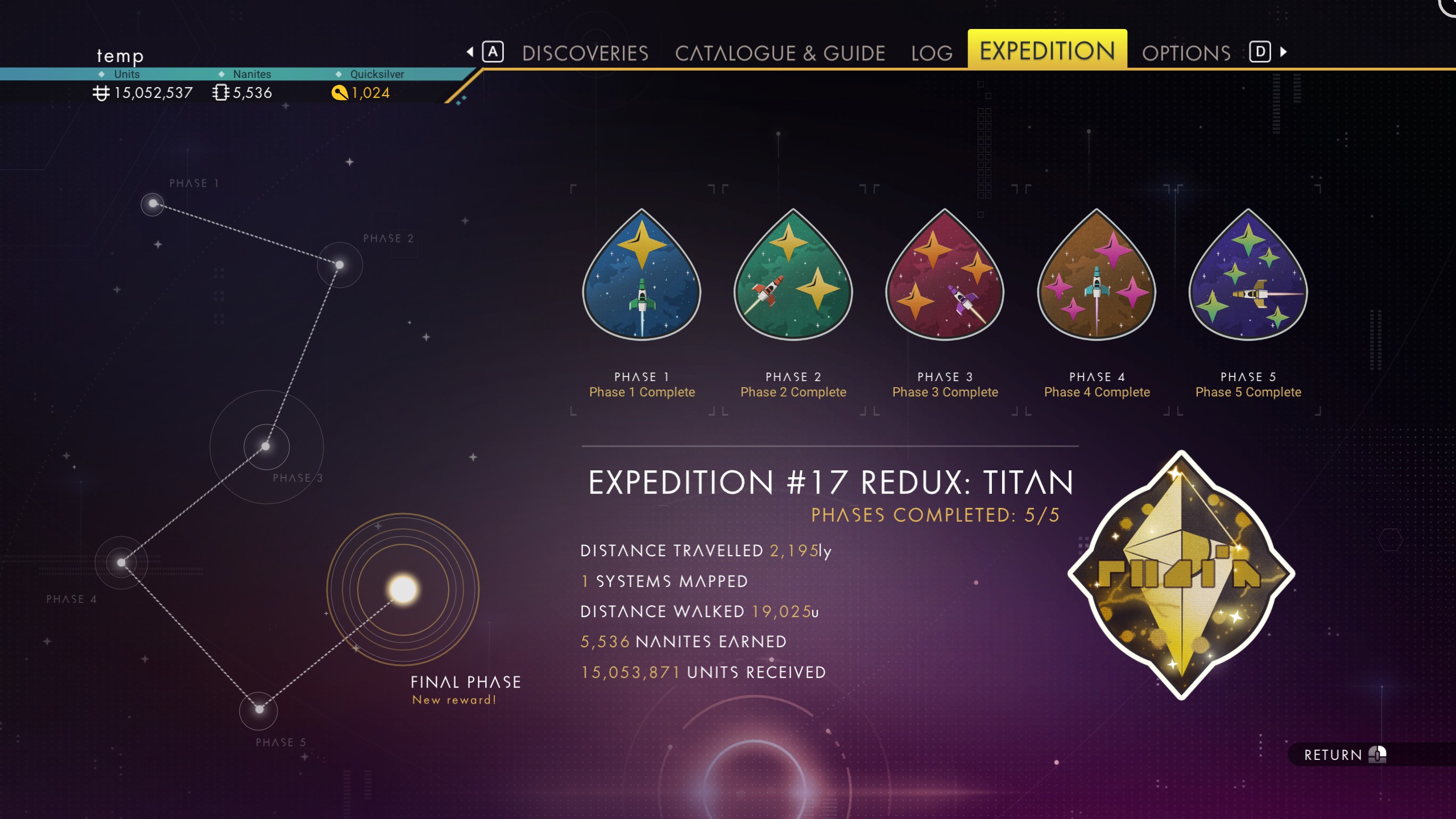
Task: Open the Options tab
Action: click(x=1186, y=53)
